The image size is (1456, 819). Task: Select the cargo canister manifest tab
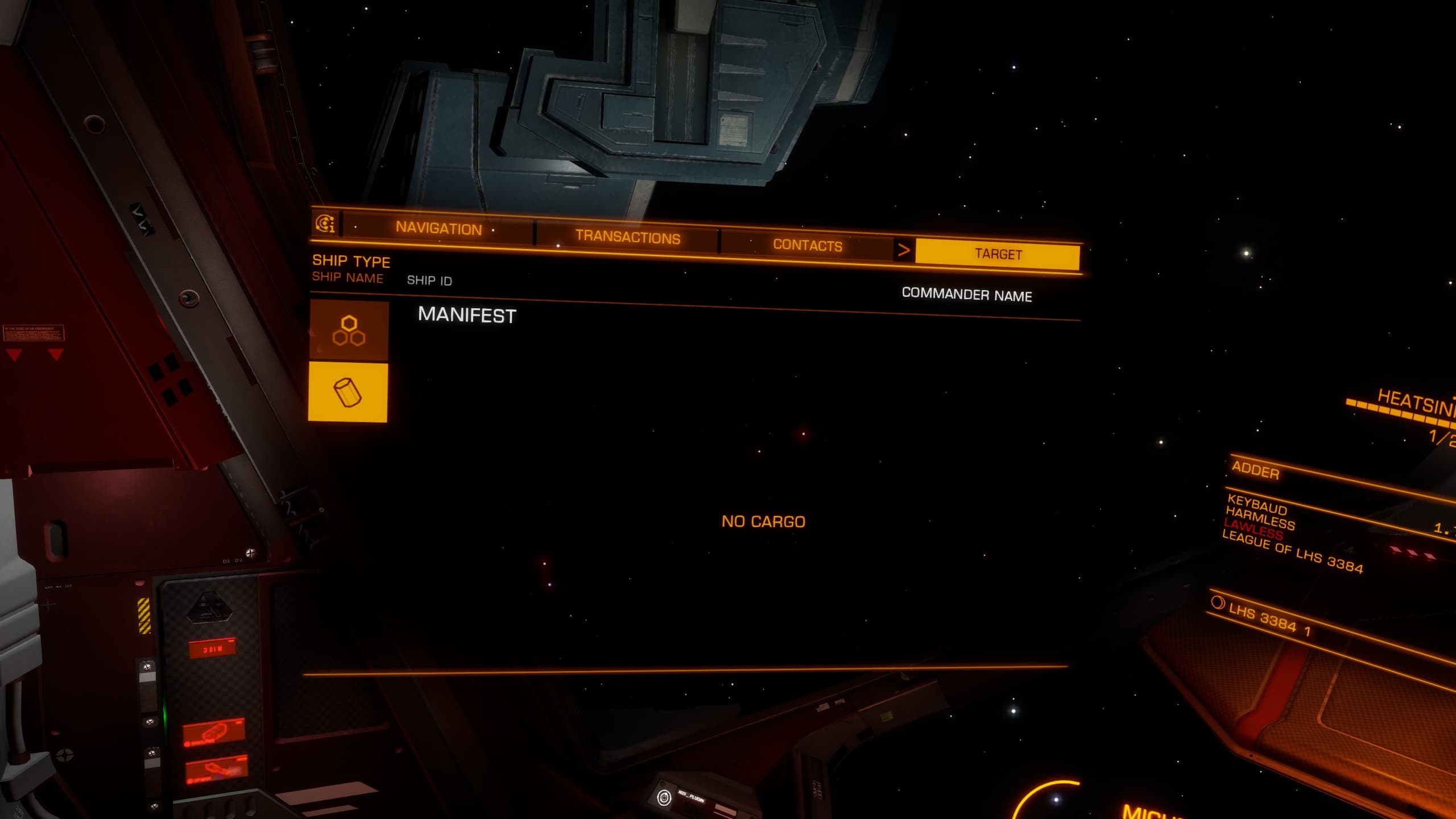(348, 392)
